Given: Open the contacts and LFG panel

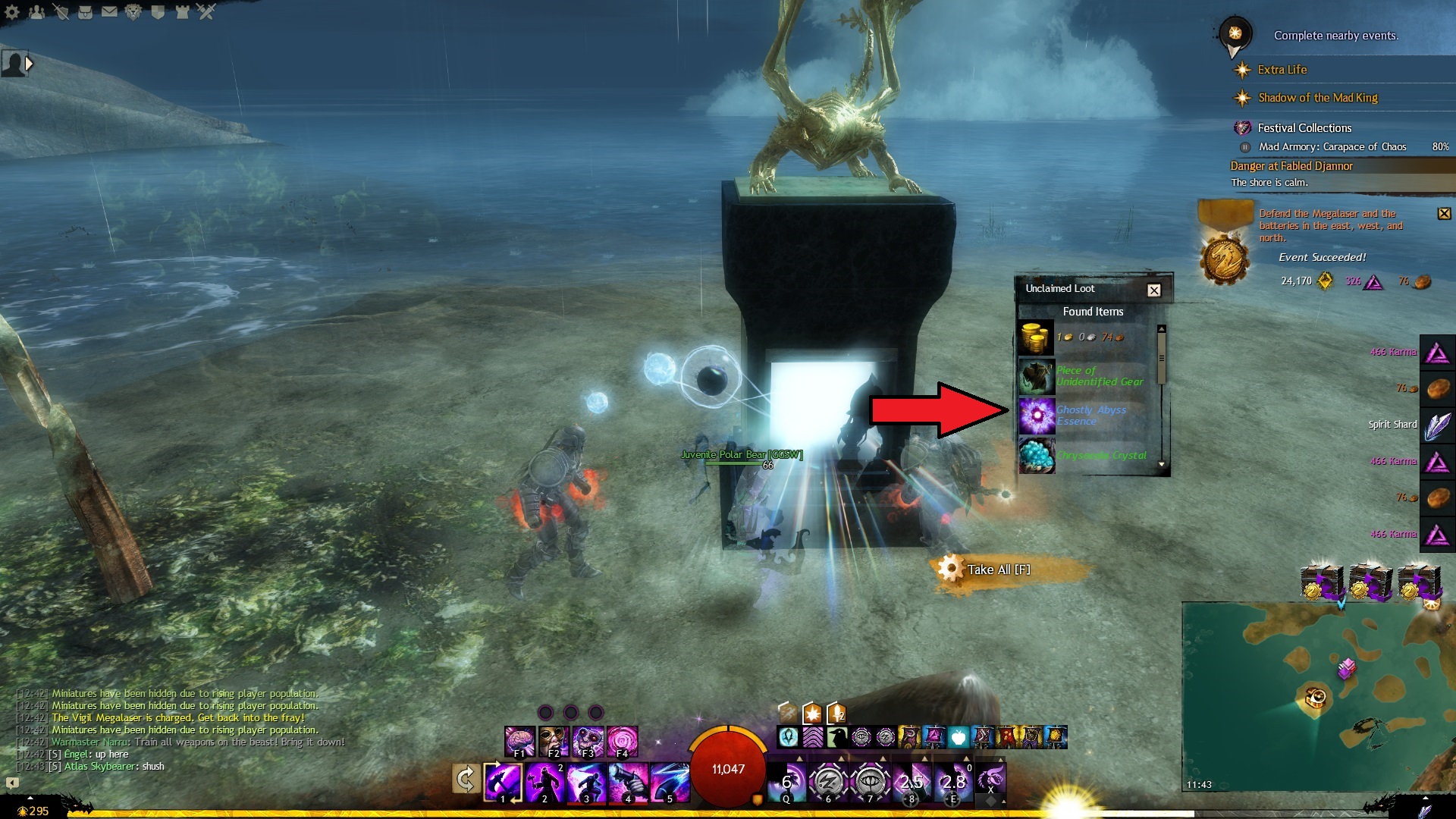Looking at the screenshot, I should pyautogui.click(x=36, y=11).
